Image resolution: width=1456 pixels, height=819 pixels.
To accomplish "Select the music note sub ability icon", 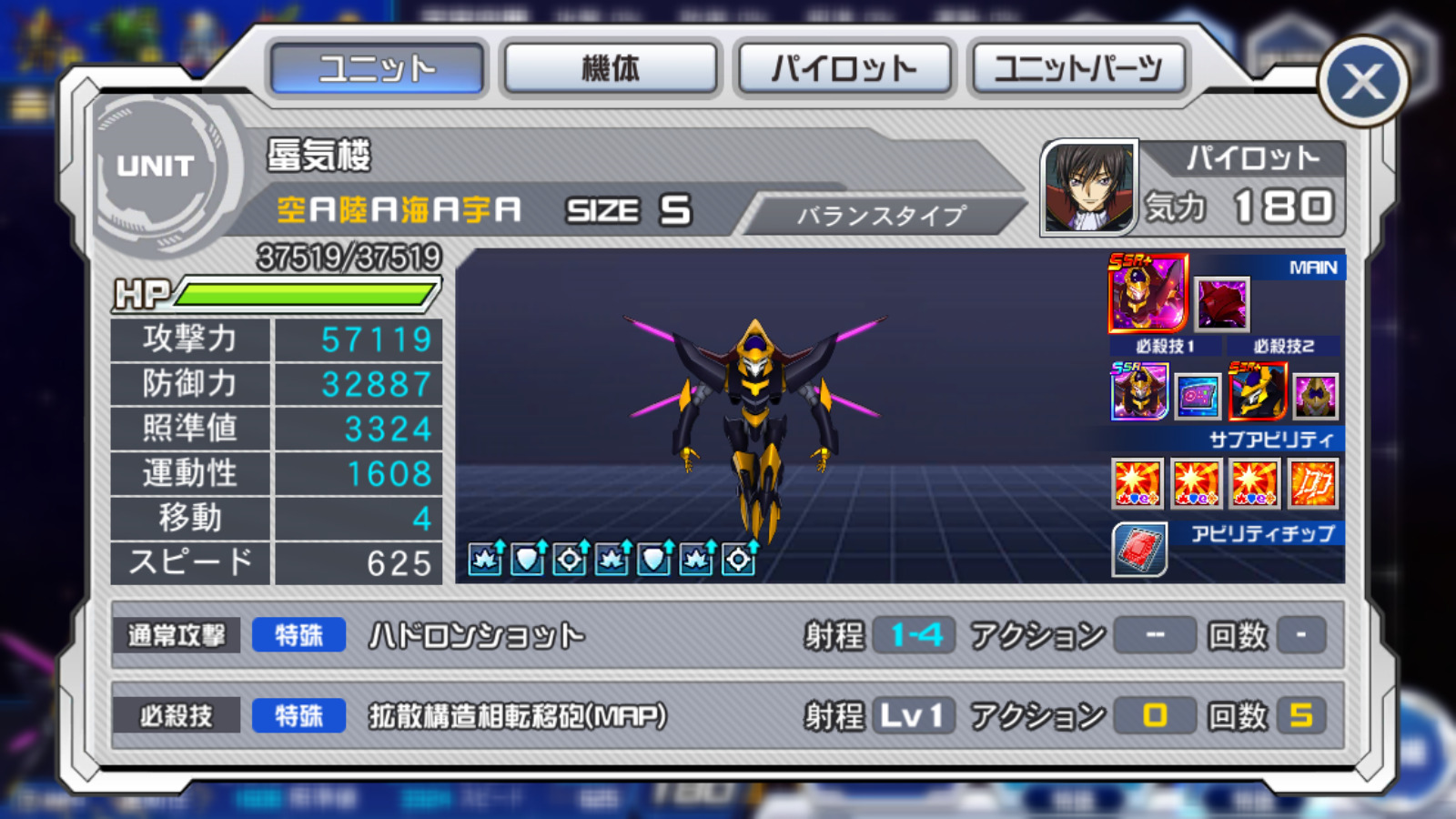I will 1313,482.
